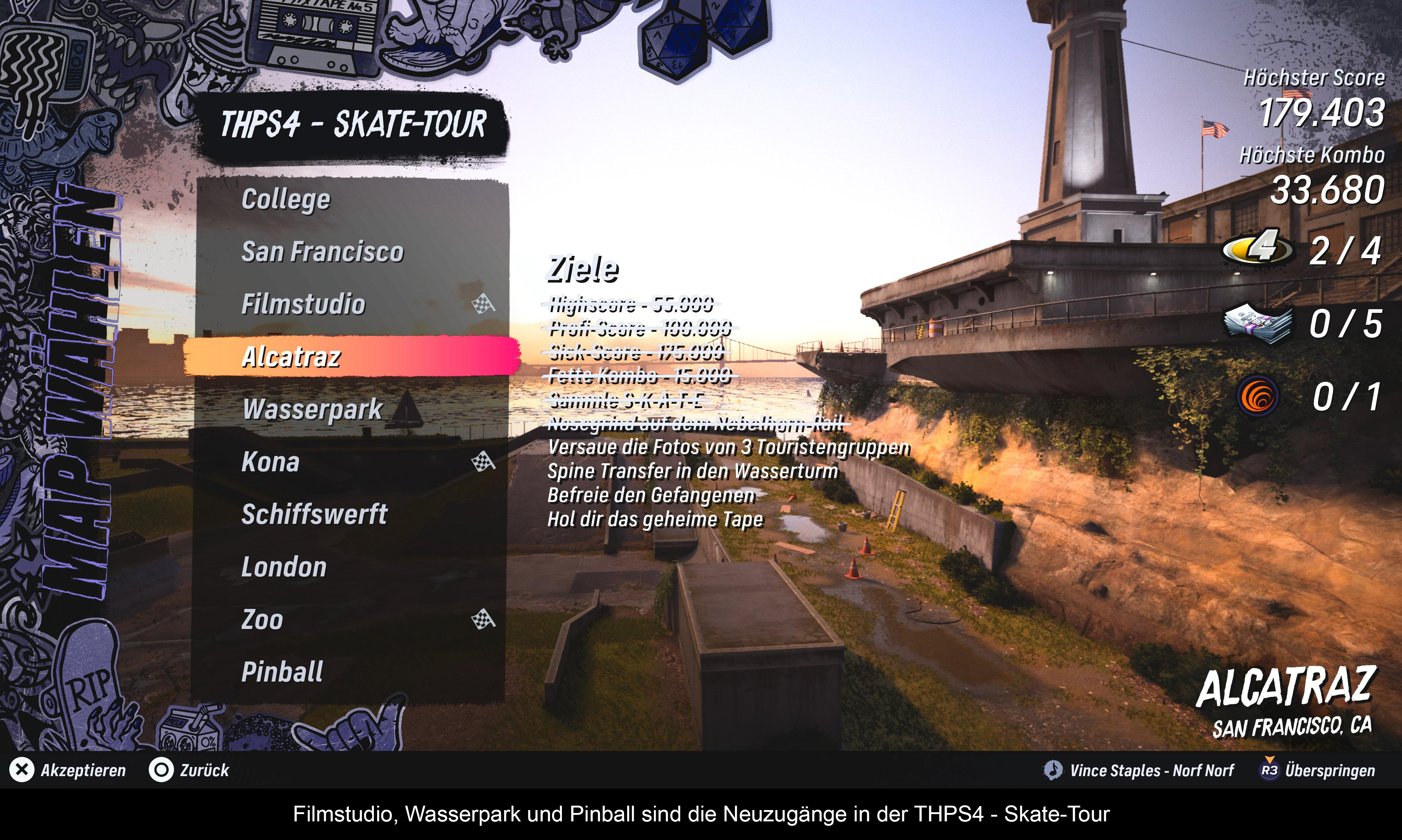The width and height of the screenshot is (1402, 840).
Task: Open the Wasserpark level
Action: tap(313, 409)
